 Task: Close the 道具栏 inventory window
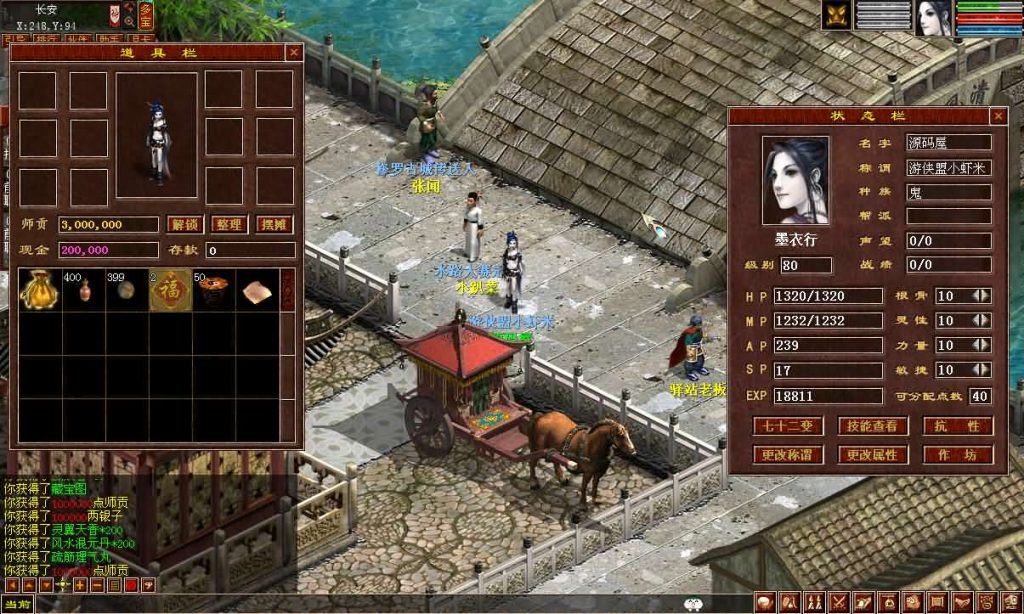pos(293,52)
